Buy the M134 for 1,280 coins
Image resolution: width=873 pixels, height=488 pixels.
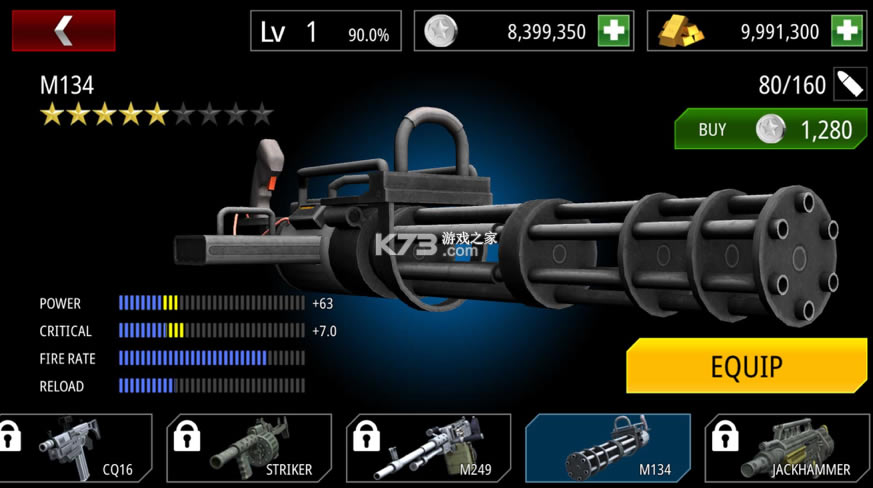point(769,129)
